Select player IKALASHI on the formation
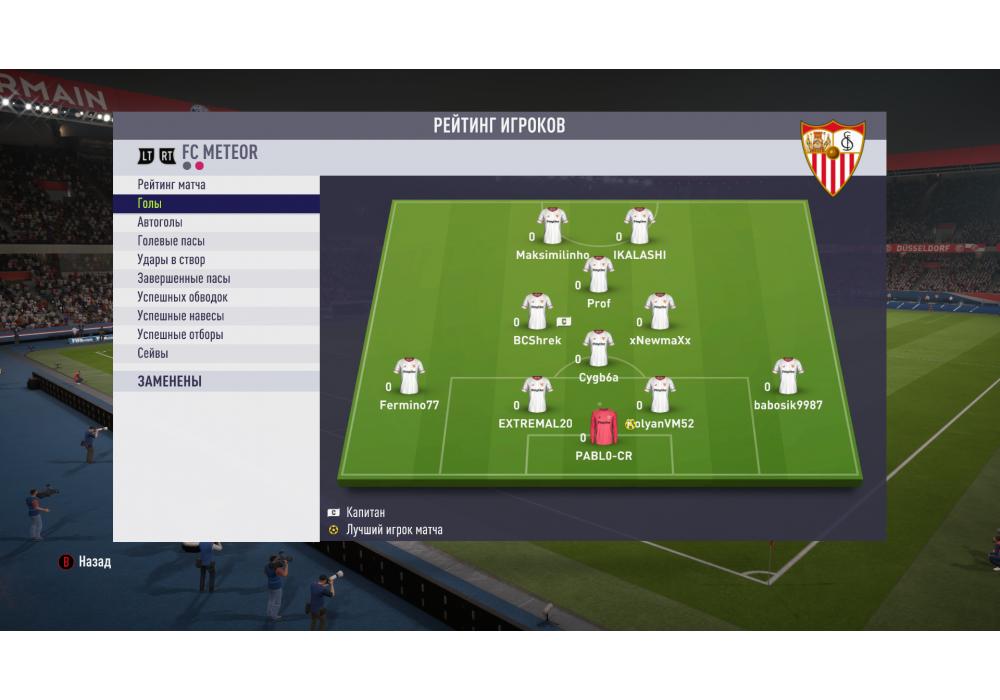The height and width of the screenshot is (700, 1000). (x=639, y=226)
